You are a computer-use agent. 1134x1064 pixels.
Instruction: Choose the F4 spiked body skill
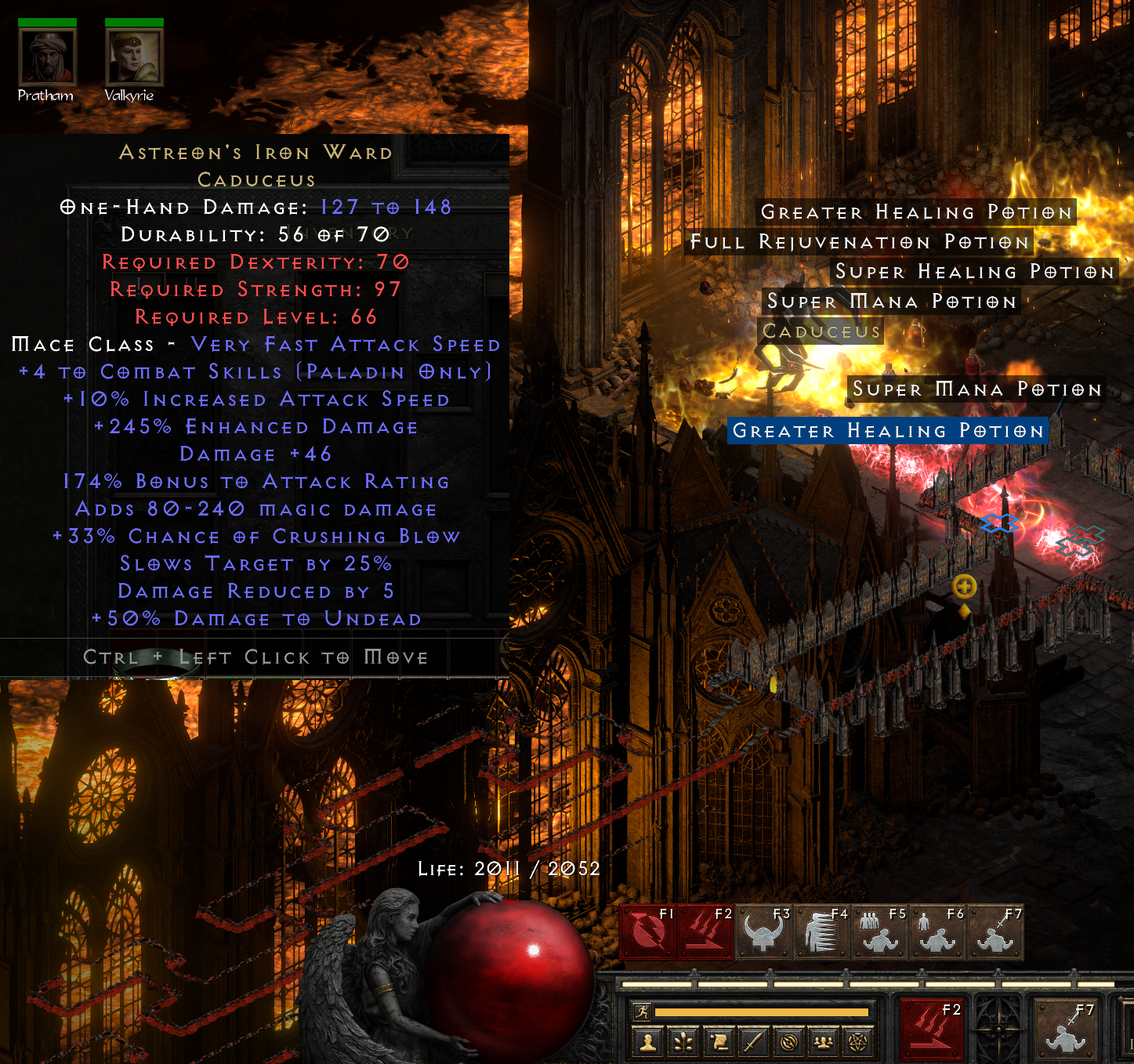click(x=822, y=932)
